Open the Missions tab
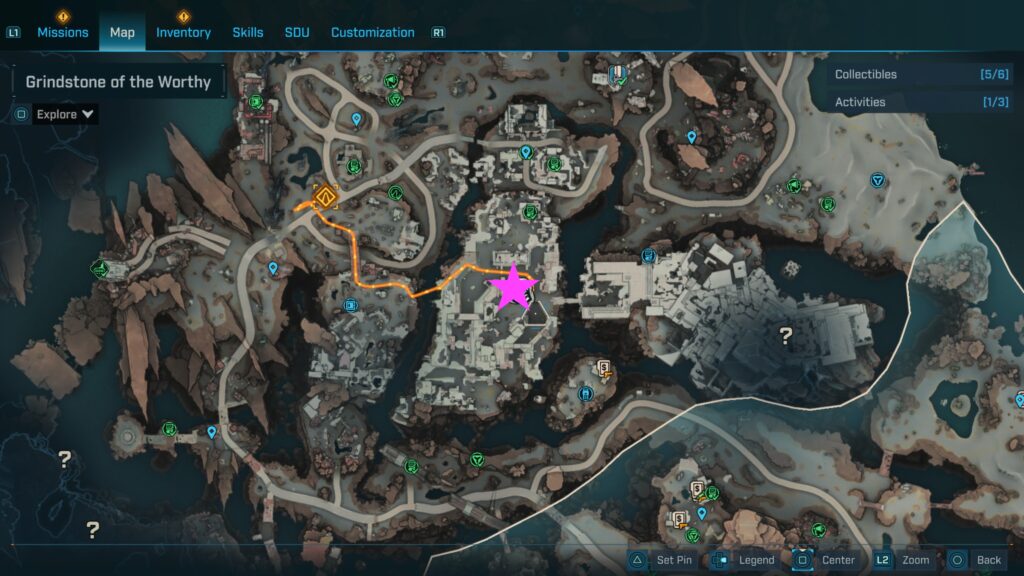This screenshot has width=1024, height=576. [x=63, y=32]
